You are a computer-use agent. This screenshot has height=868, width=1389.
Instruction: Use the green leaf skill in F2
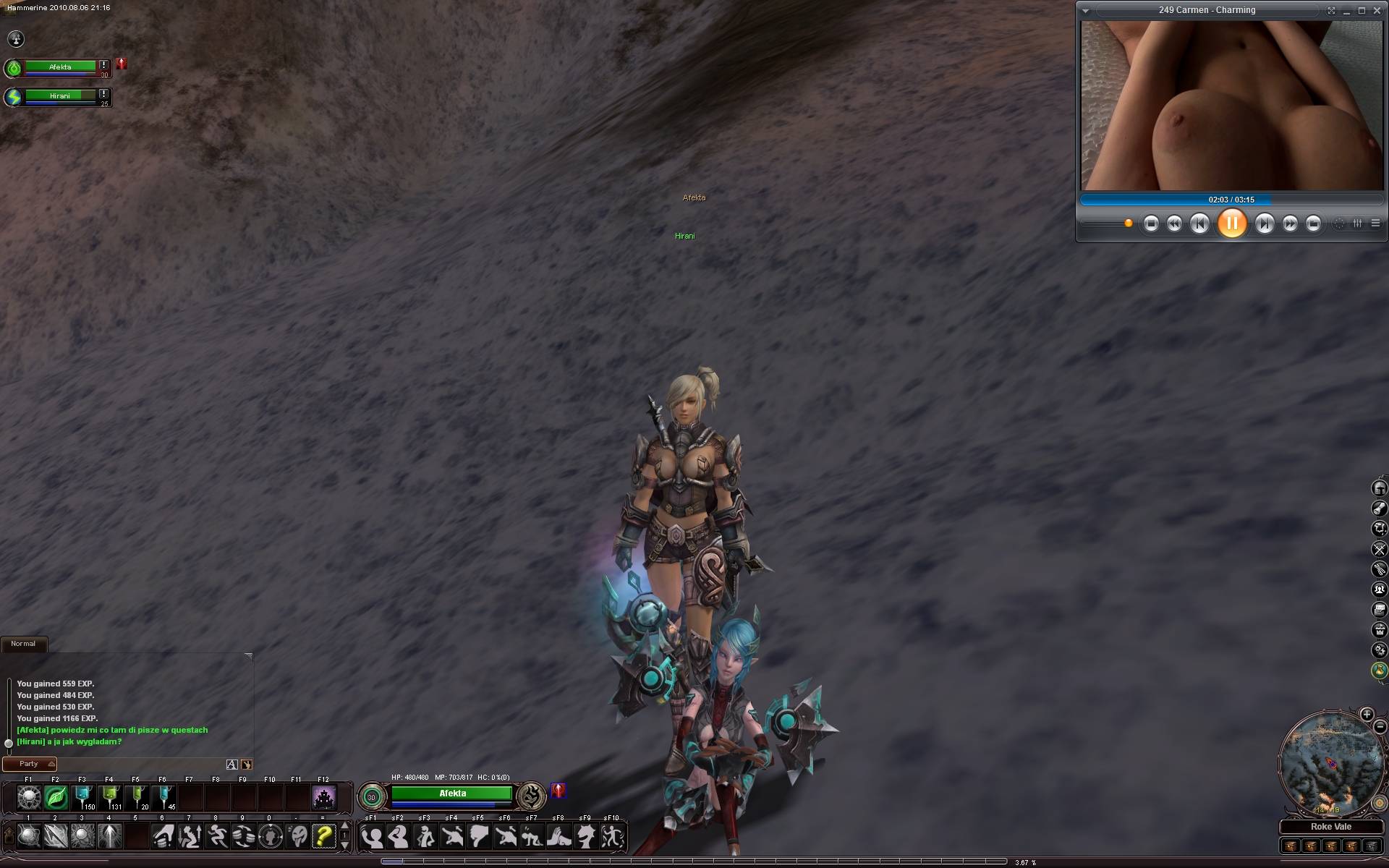coord(56,798)
